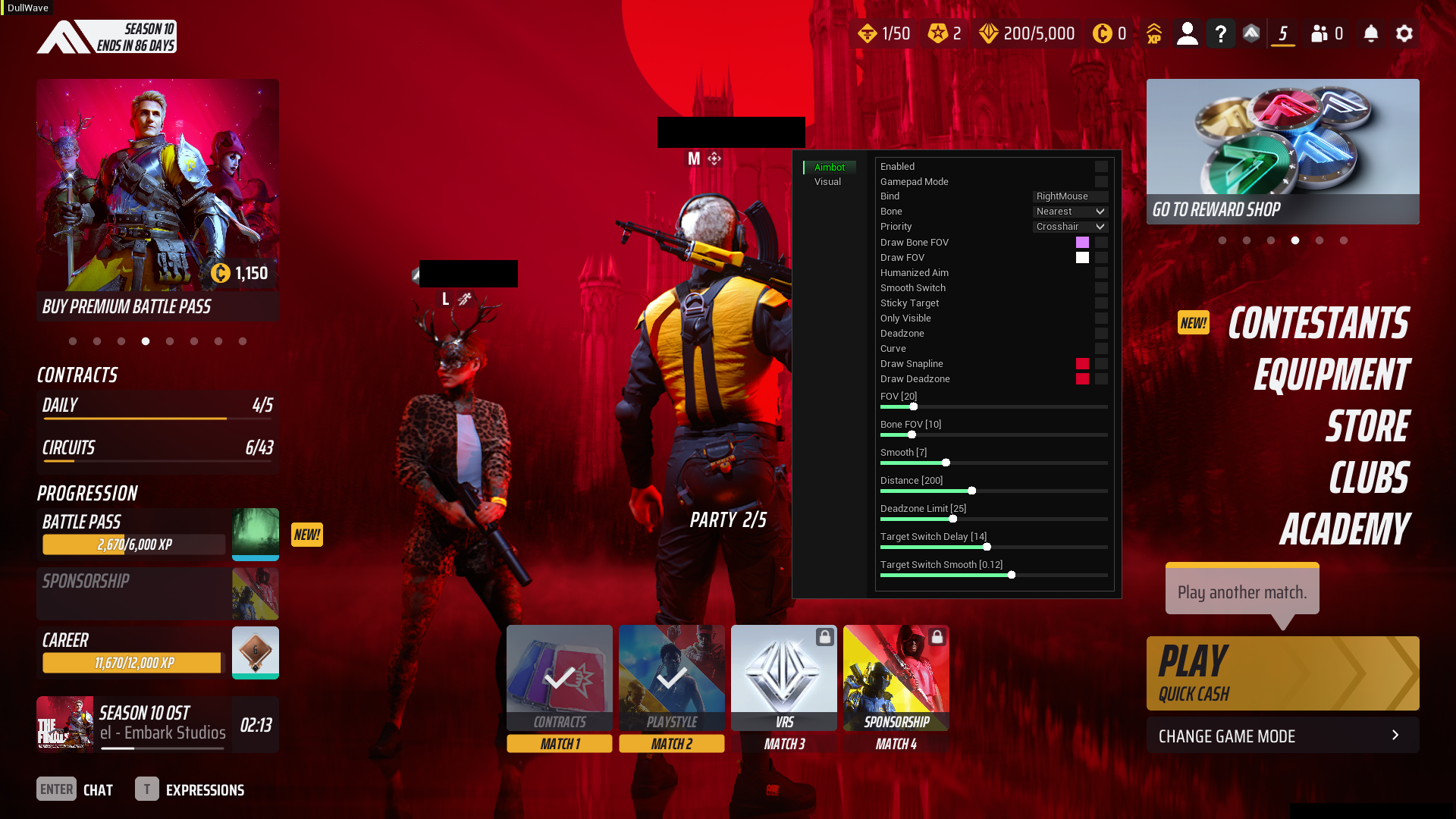Check notifications via the bell icon
Screen dimensions: 1456x819
(x=1370, y=34)
